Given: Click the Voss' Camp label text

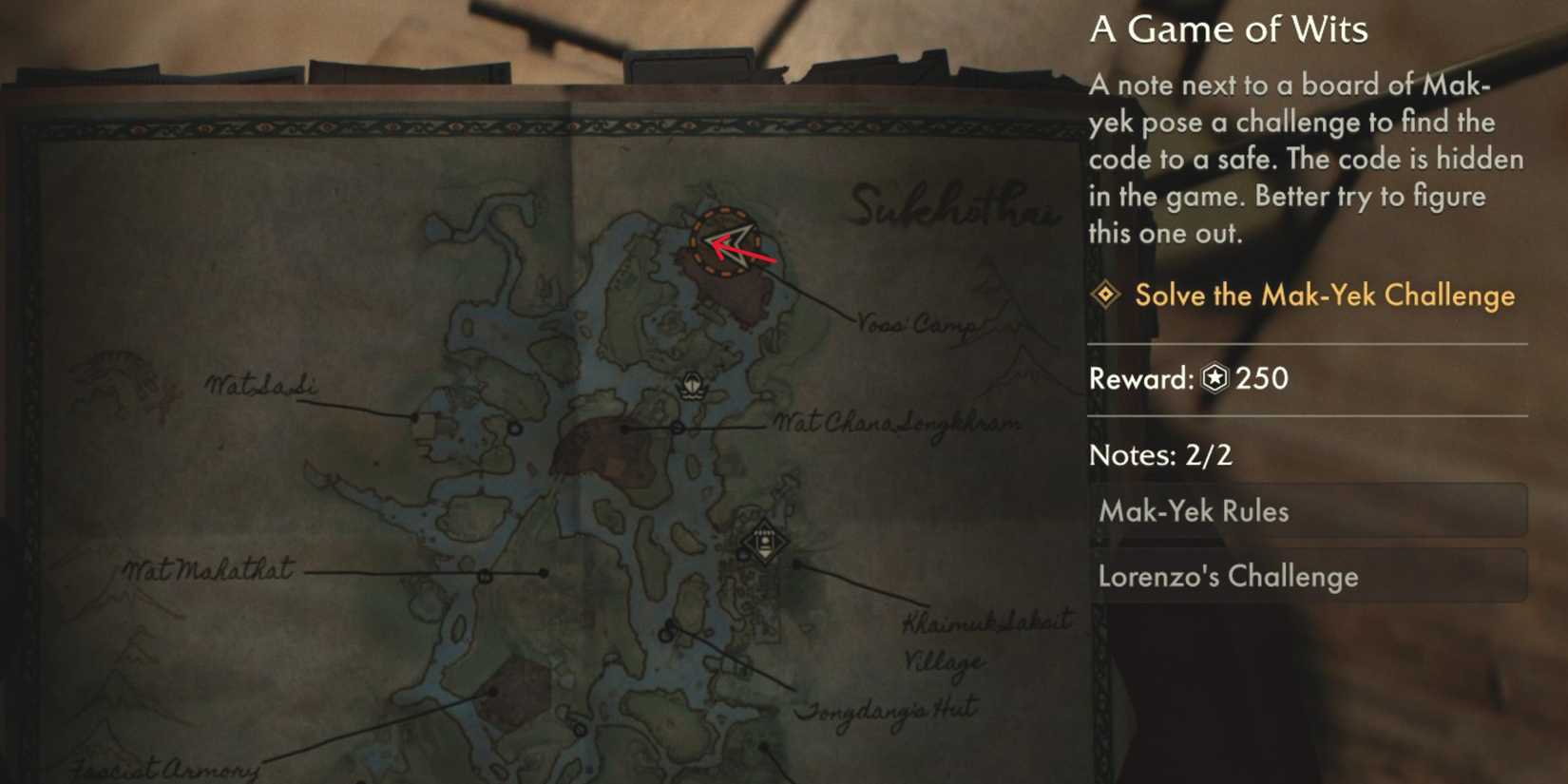Looking at the screenshot, I should point(914,322).
